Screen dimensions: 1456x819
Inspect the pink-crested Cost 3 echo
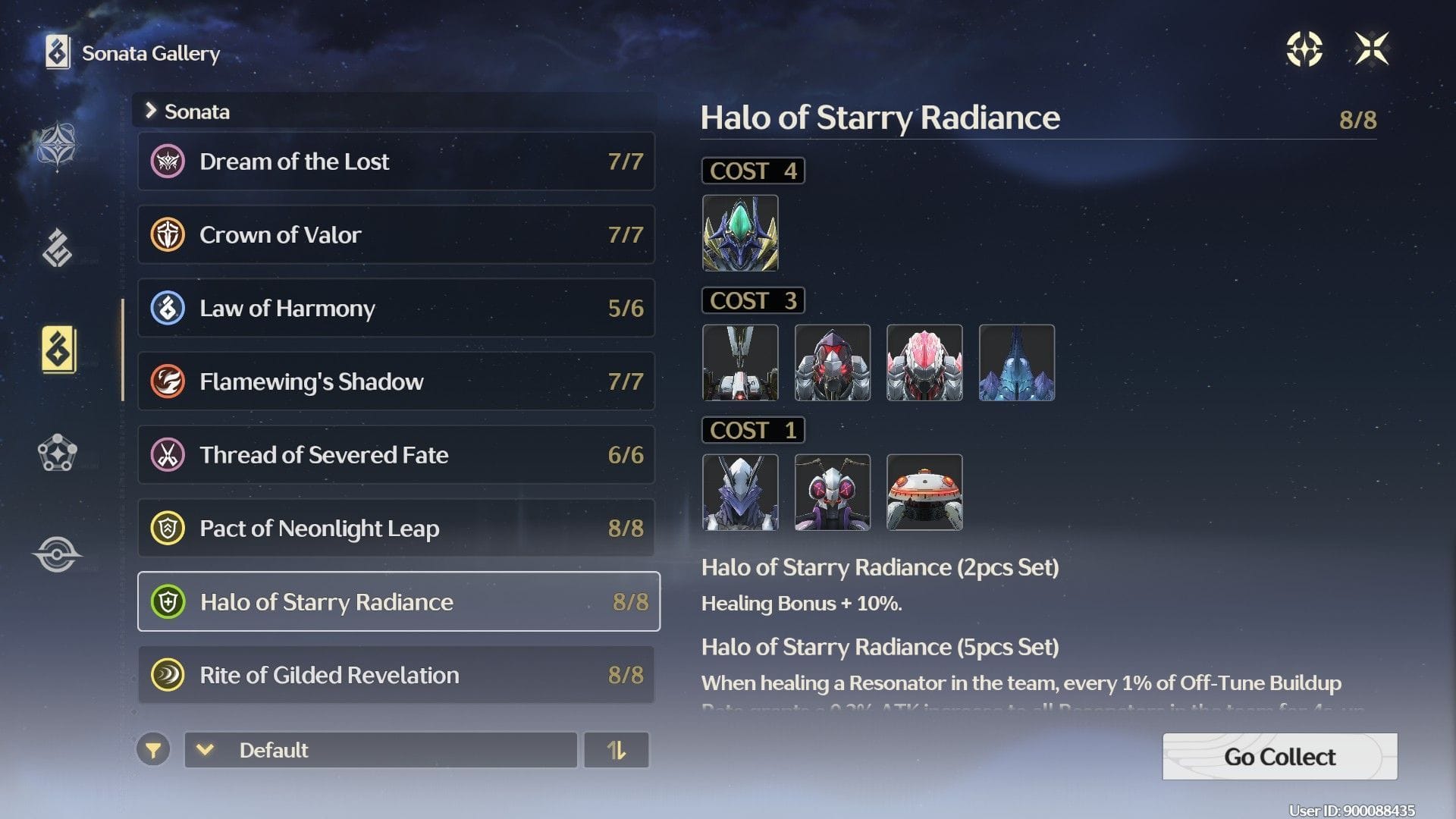click(x=924, y=362)
